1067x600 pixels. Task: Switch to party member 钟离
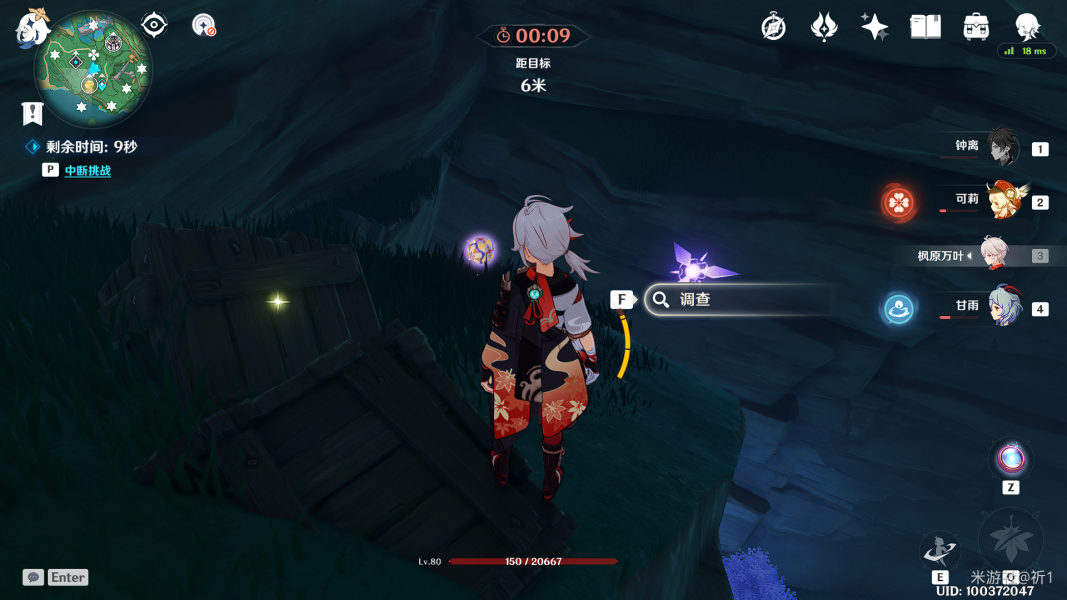click(x=1001, y=148)
